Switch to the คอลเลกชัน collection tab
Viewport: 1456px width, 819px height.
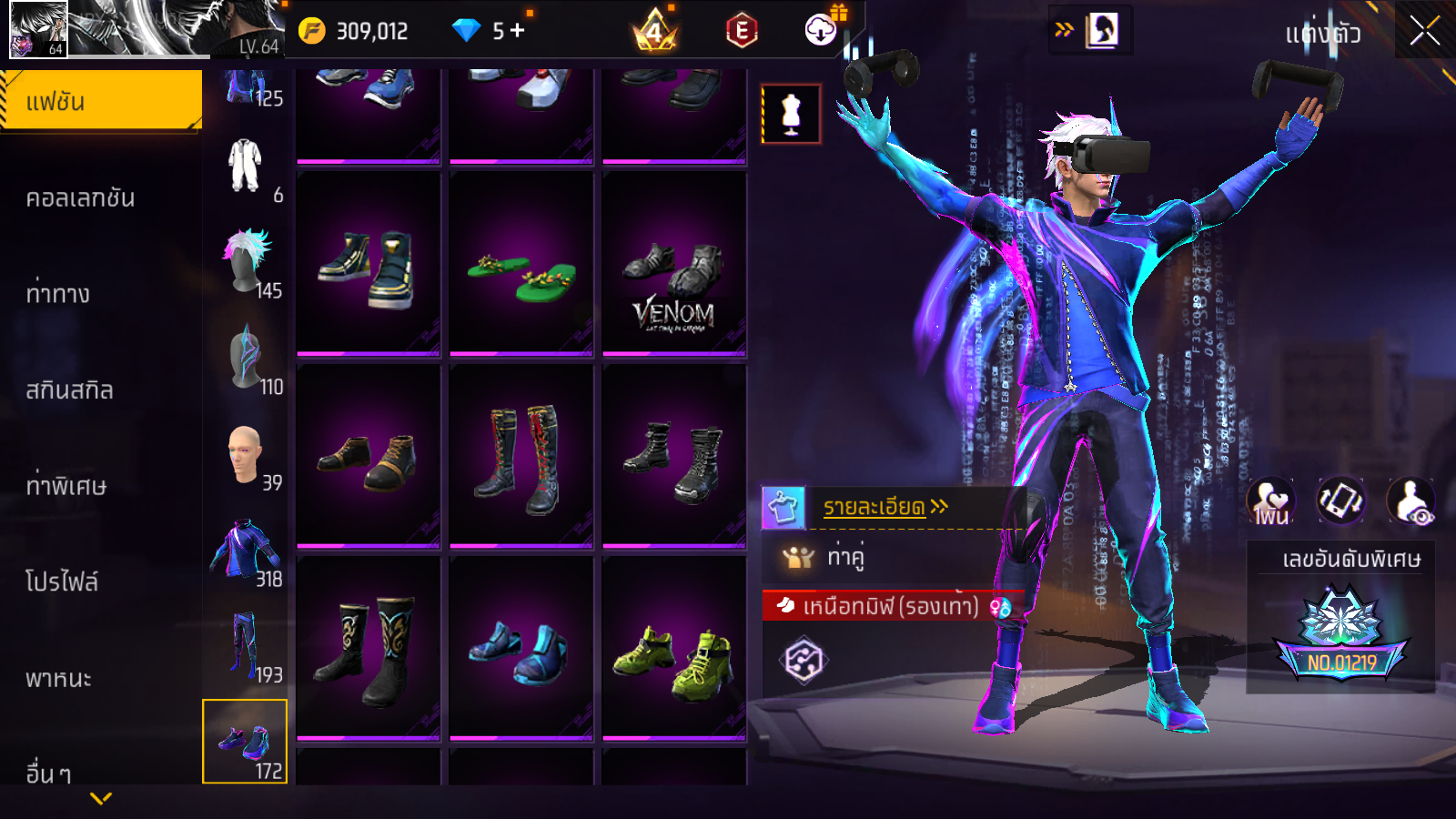[x=80, y=198]
